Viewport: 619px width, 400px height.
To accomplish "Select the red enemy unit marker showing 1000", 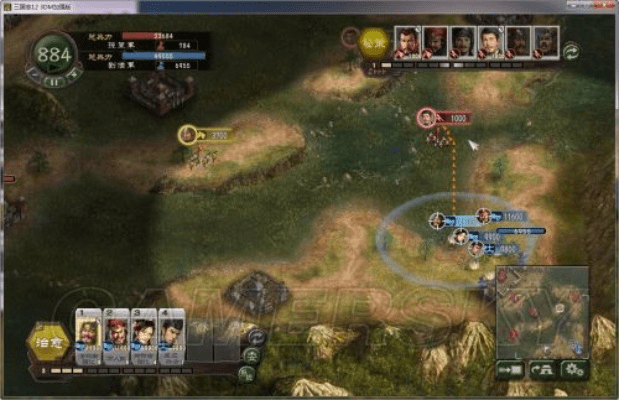I will 427,117.
